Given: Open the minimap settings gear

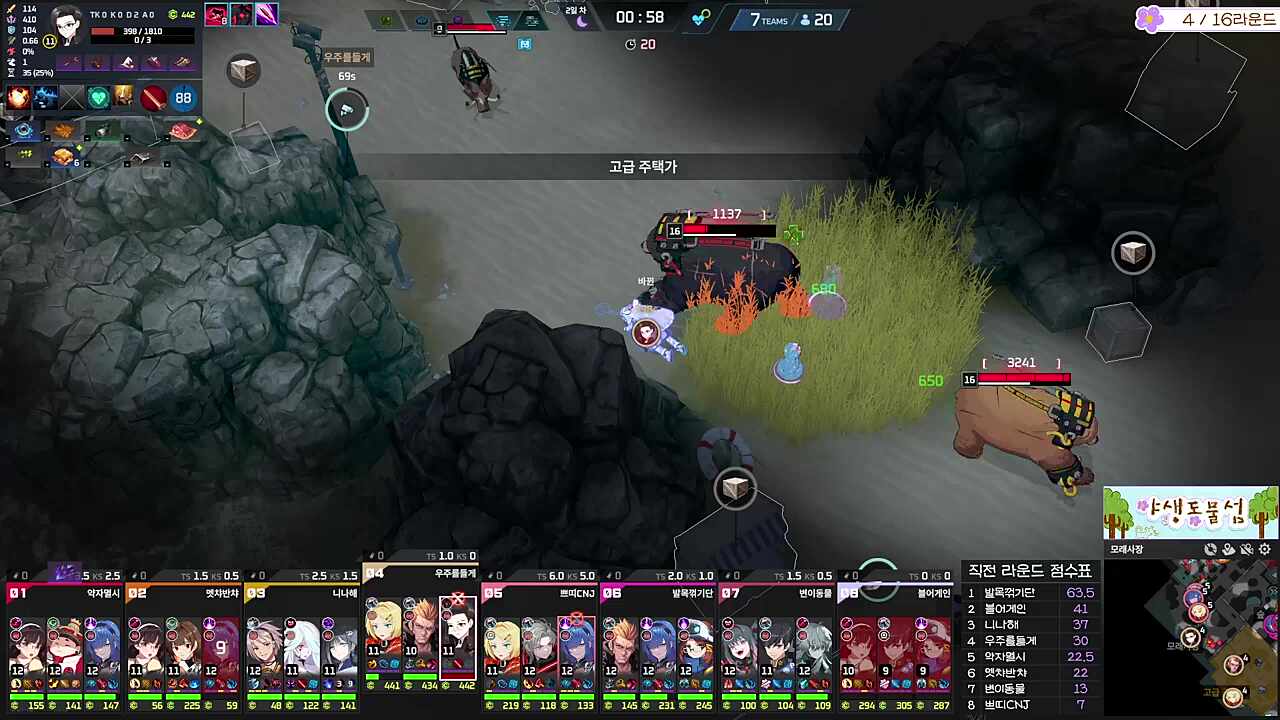Looking at the screenshot, I should [x=1264, y=549].
